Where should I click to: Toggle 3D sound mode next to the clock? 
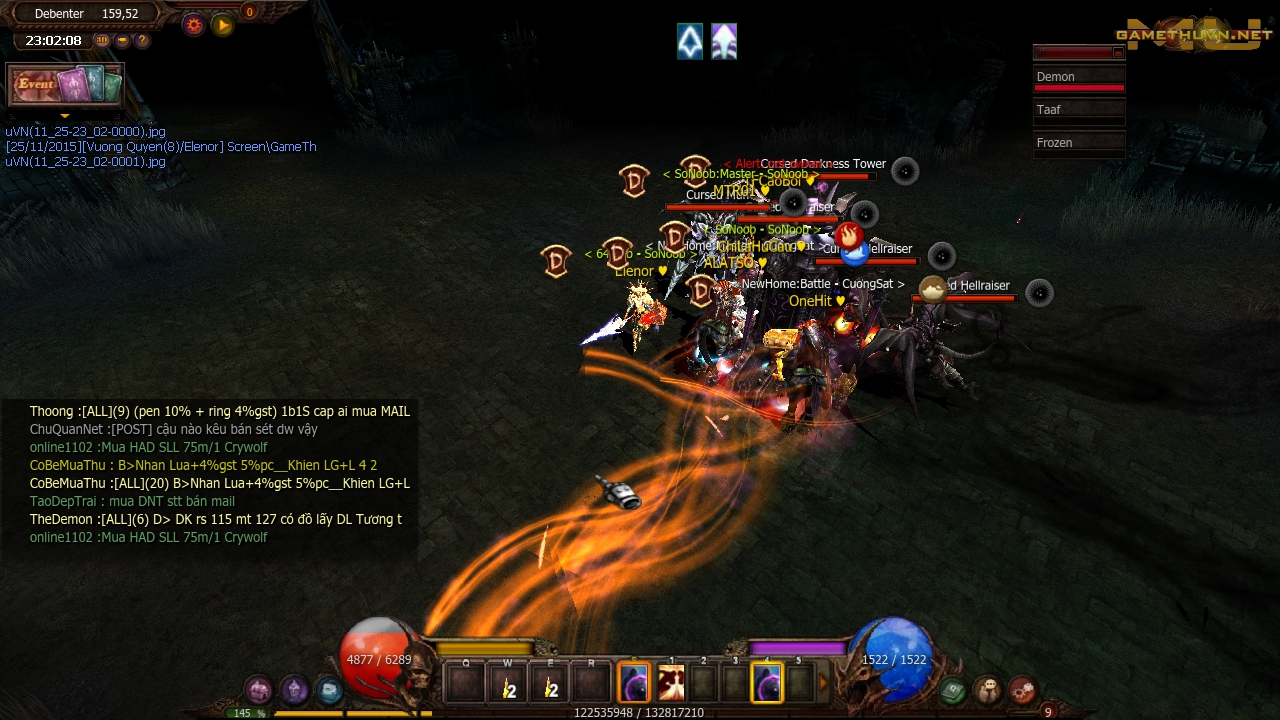pyautogui.click(x=101, y=40)
